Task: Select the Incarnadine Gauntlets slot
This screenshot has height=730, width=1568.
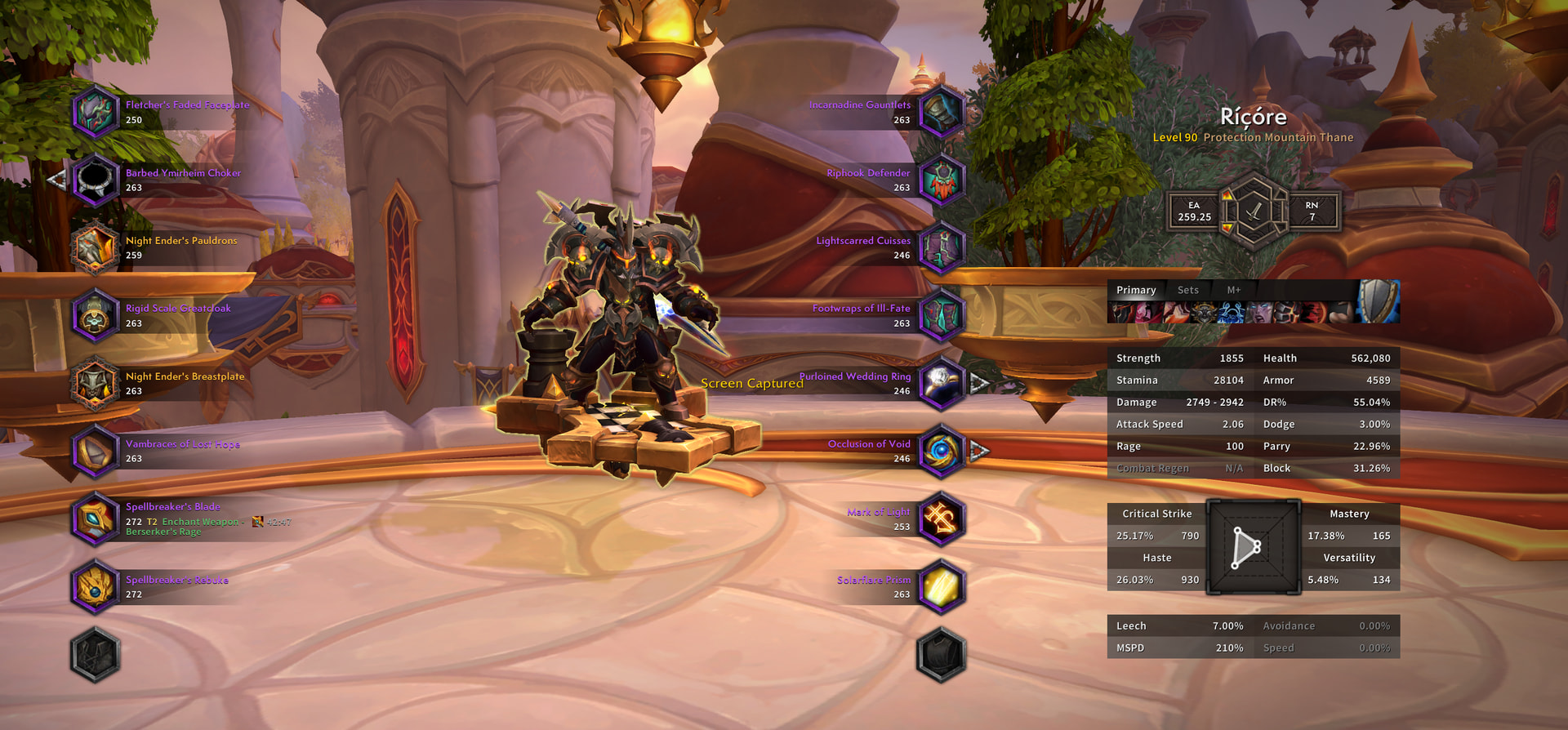Action: 942,112
